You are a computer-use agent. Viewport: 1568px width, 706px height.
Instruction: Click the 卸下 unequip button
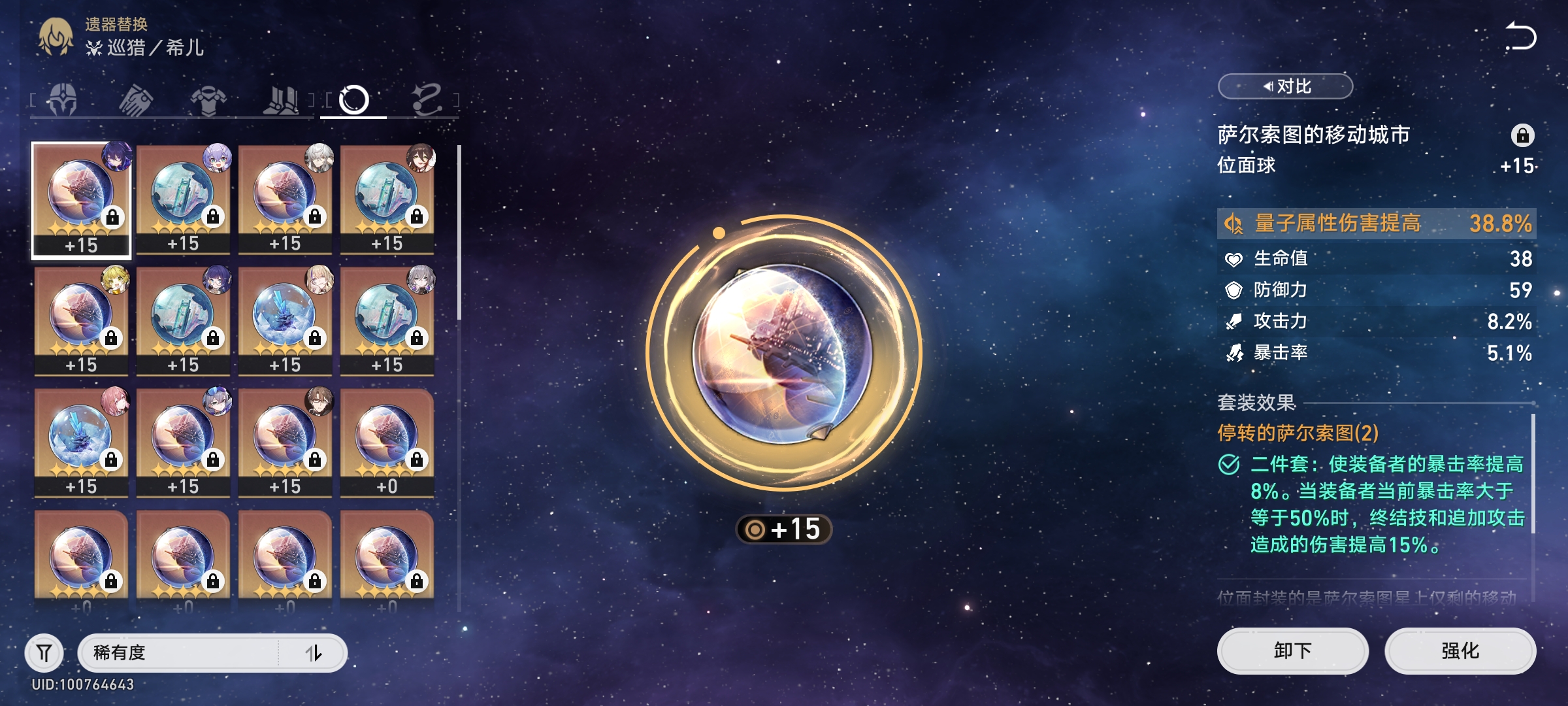point(1292,650)
